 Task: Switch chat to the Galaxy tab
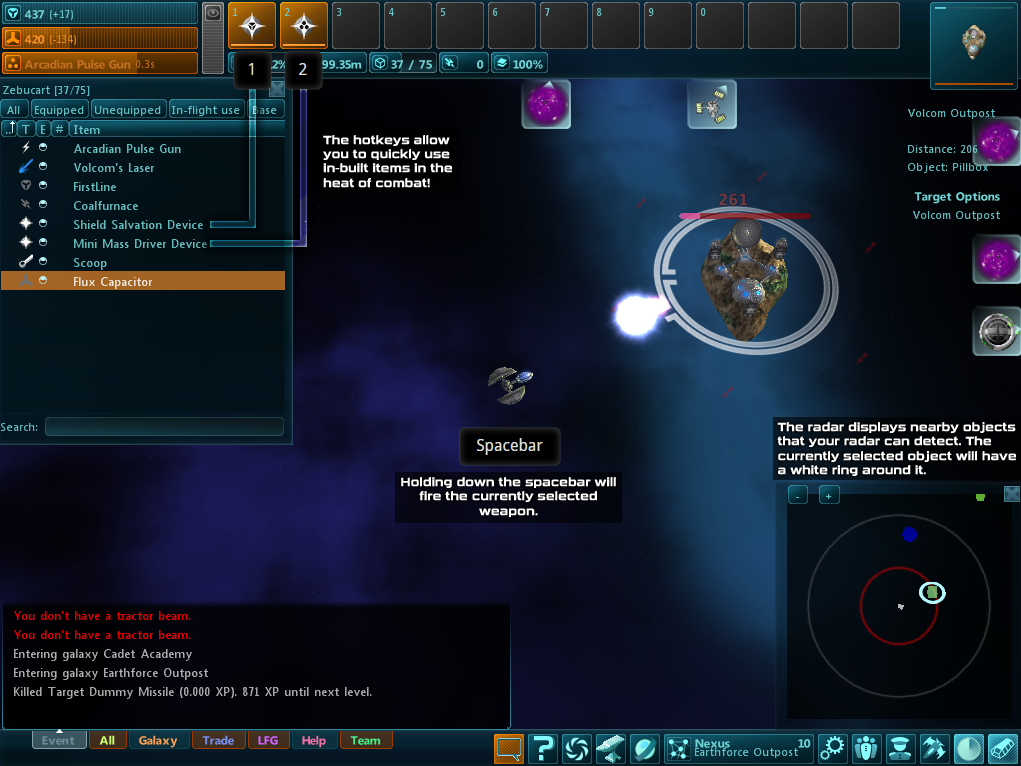[x=158, y=741]
